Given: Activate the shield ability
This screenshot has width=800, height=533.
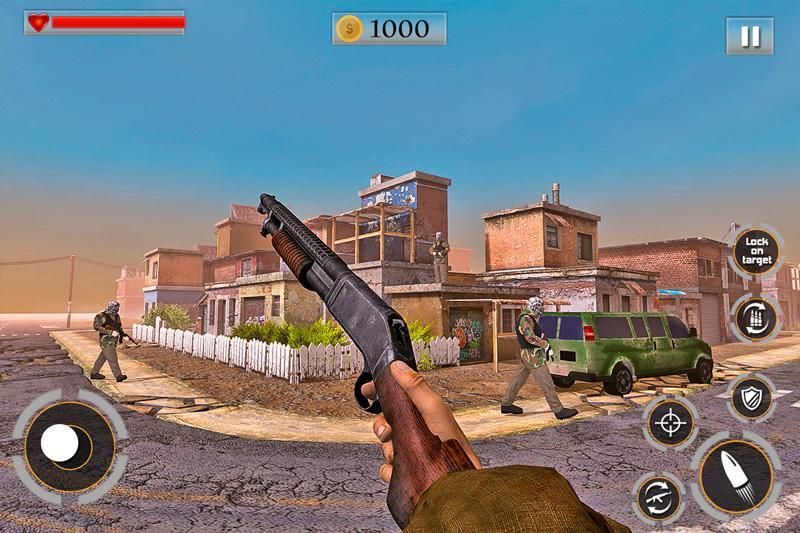Looking at the screenshot, I should pos(749,398).
